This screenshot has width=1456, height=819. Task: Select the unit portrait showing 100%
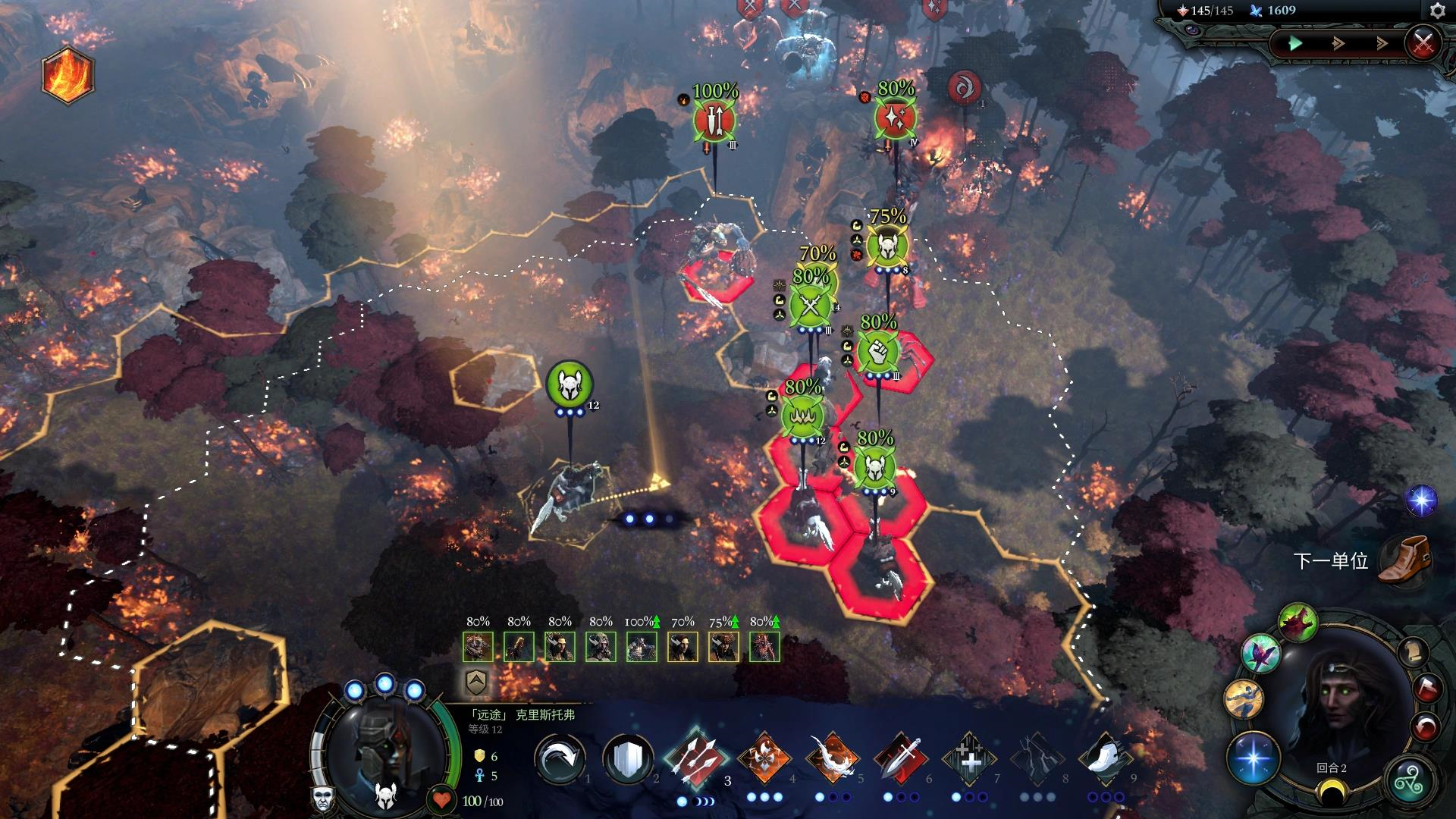642,647
